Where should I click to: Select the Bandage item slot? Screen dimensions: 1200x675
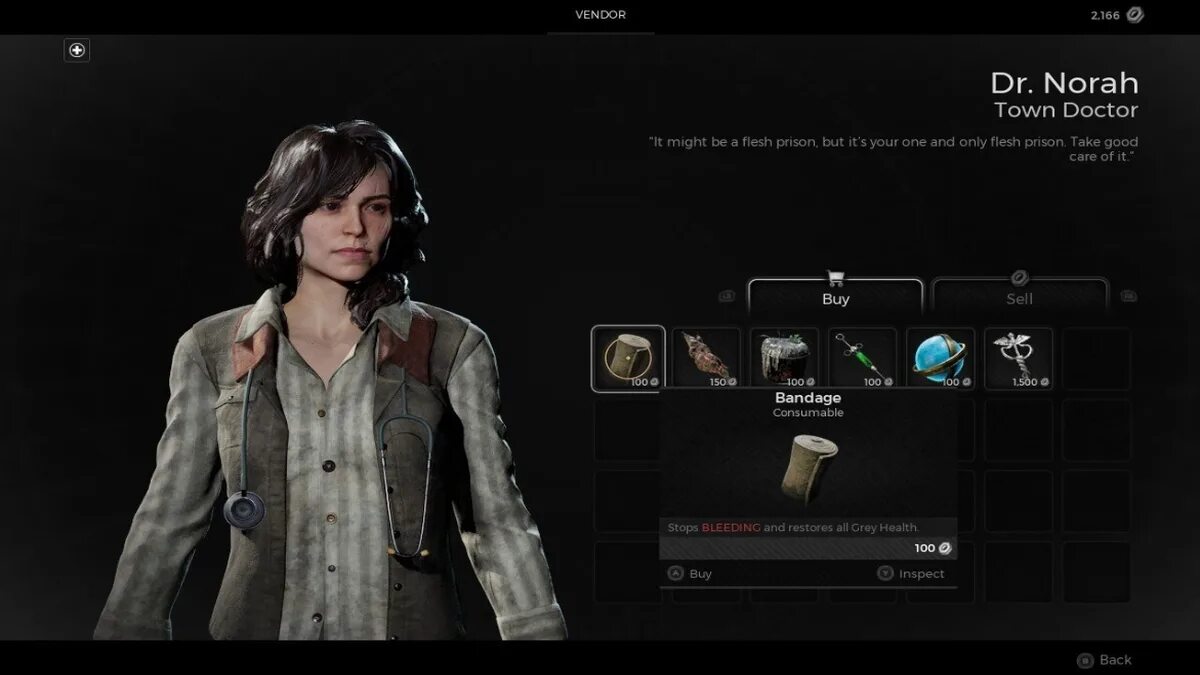click(628, 358)
